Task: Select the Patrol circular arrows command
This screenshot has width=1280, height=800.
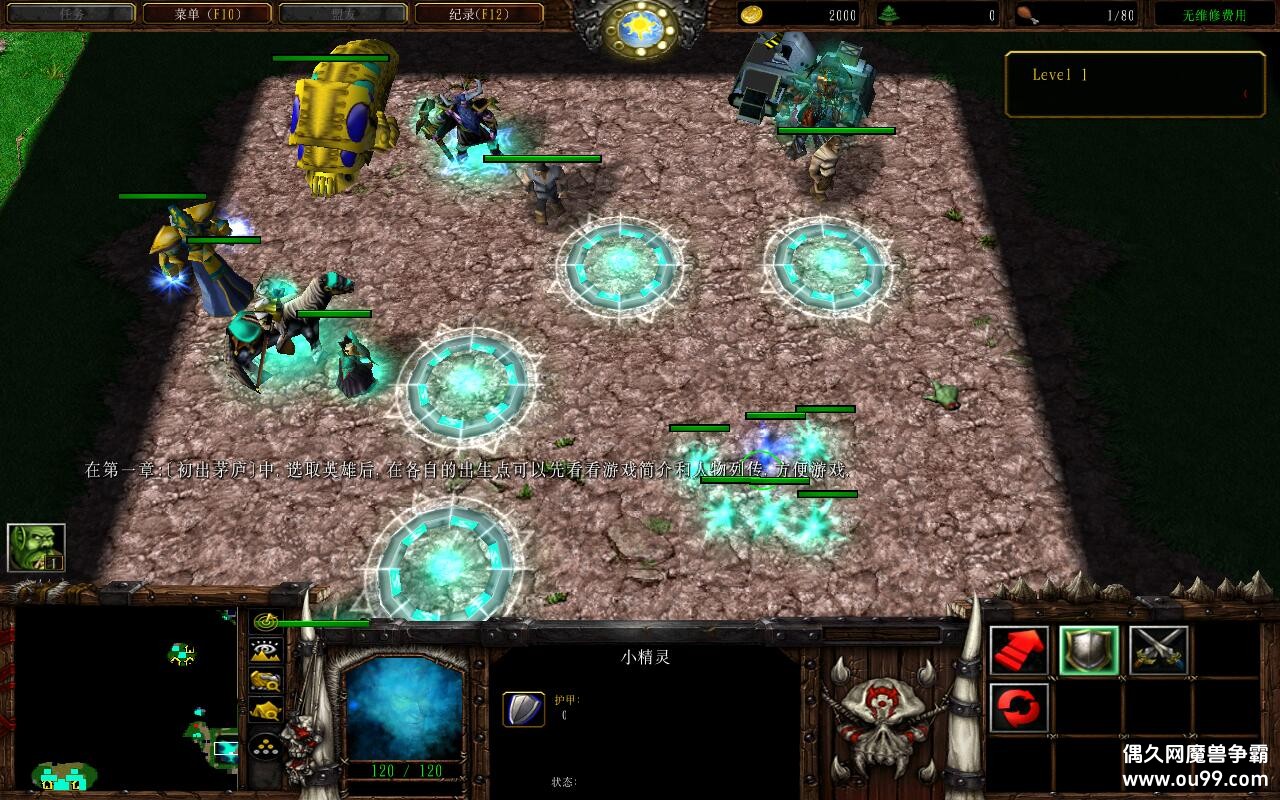Action: [1019, 708]
